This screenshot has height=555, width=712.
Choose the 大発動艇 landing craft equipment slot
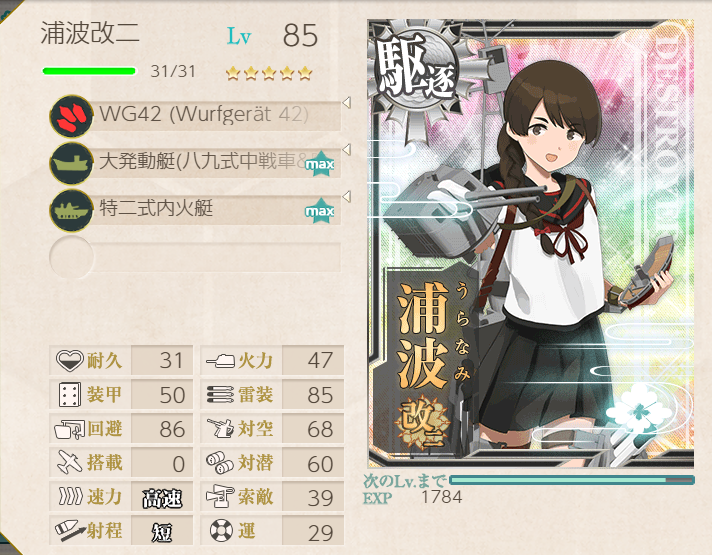tap(200, 162)
